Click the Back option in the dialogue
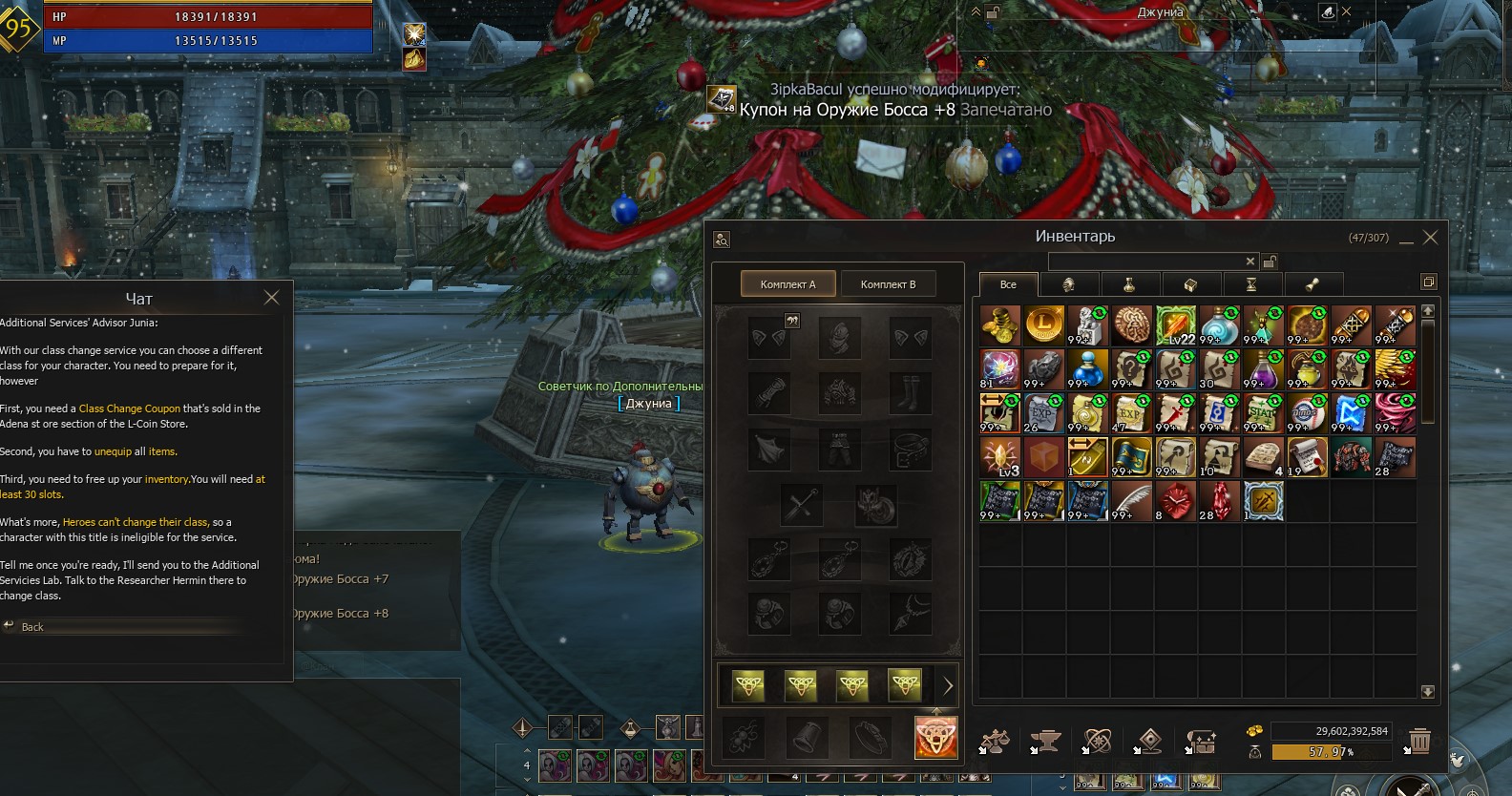 tap(32, 627)
